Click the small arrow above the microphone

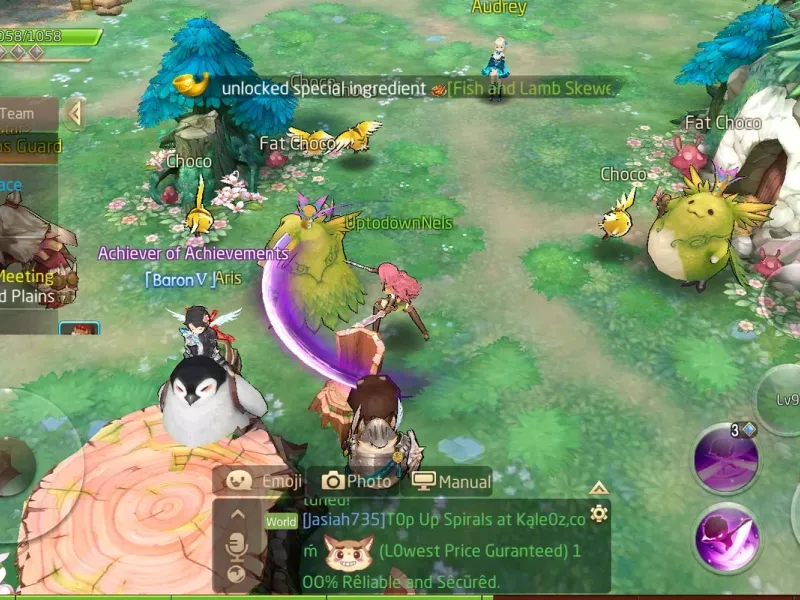pyautogui.click(x=237, y=515)
